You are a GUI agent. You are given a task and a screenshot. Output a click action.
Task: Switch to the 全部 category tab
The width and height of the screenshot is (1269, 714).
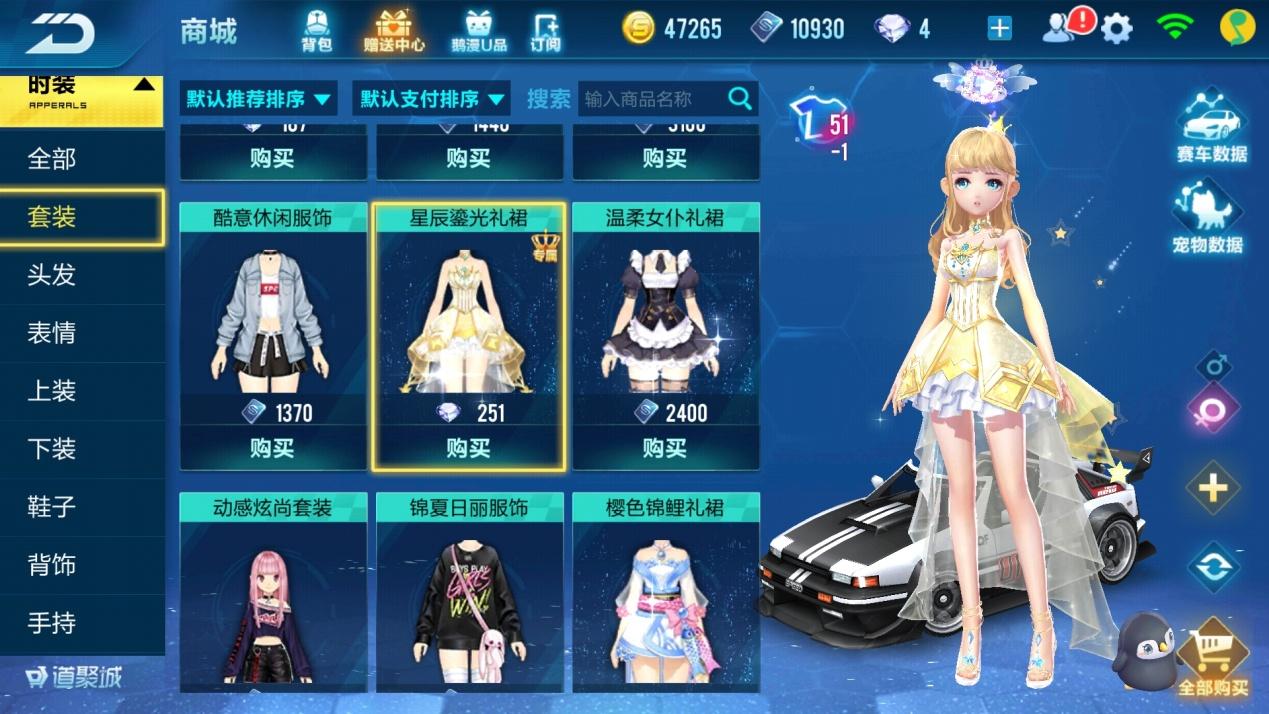coord(52,159)
